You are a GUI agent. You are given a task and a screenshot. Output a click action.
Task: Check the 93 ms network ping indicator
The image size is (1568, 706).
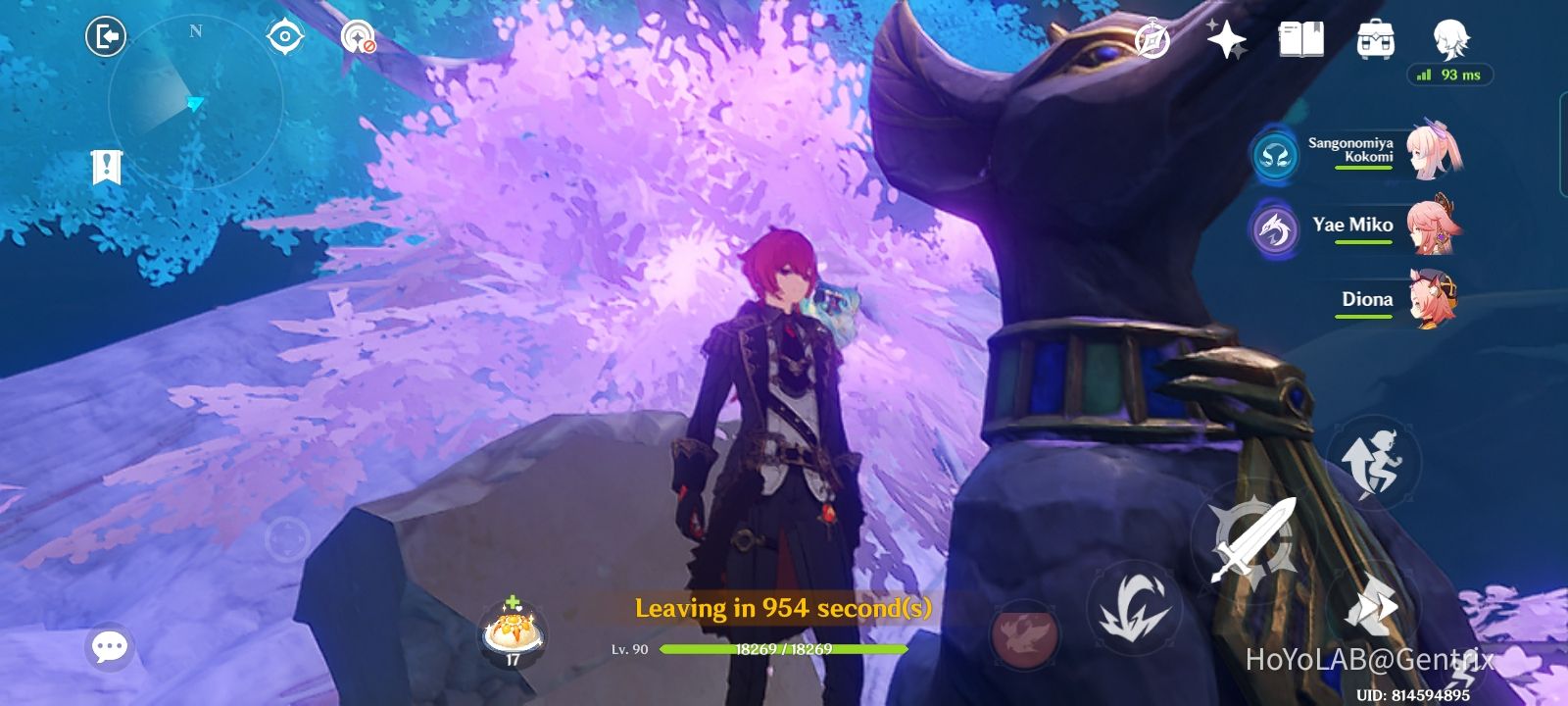pos(1450,74)
